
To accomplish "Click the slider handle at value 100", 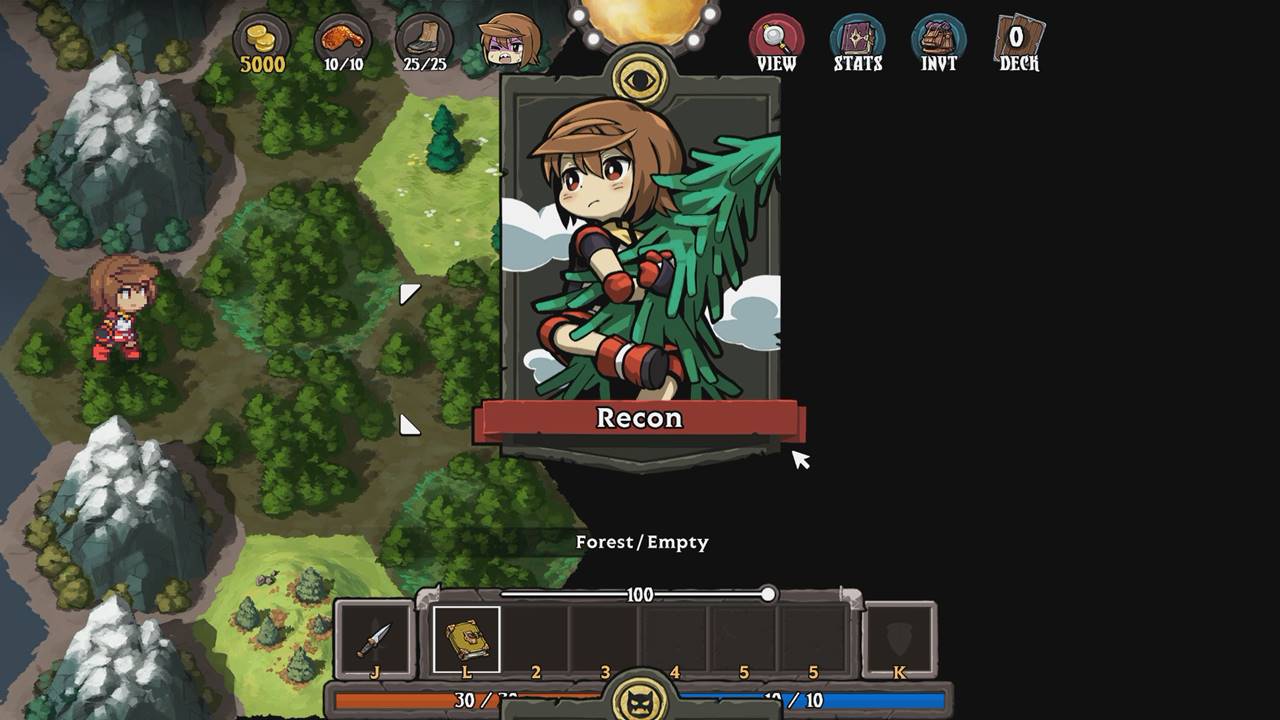I will (x=770, y=593).
